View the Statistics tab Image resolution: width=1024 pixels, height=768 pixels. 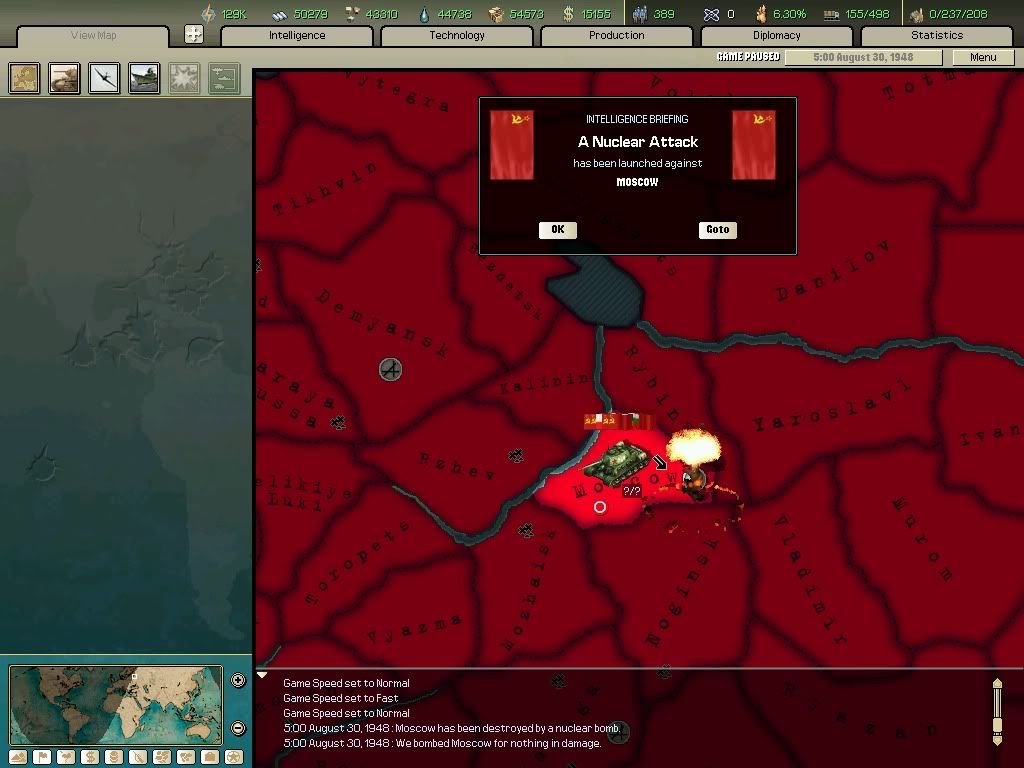click(x=937, y=36)
